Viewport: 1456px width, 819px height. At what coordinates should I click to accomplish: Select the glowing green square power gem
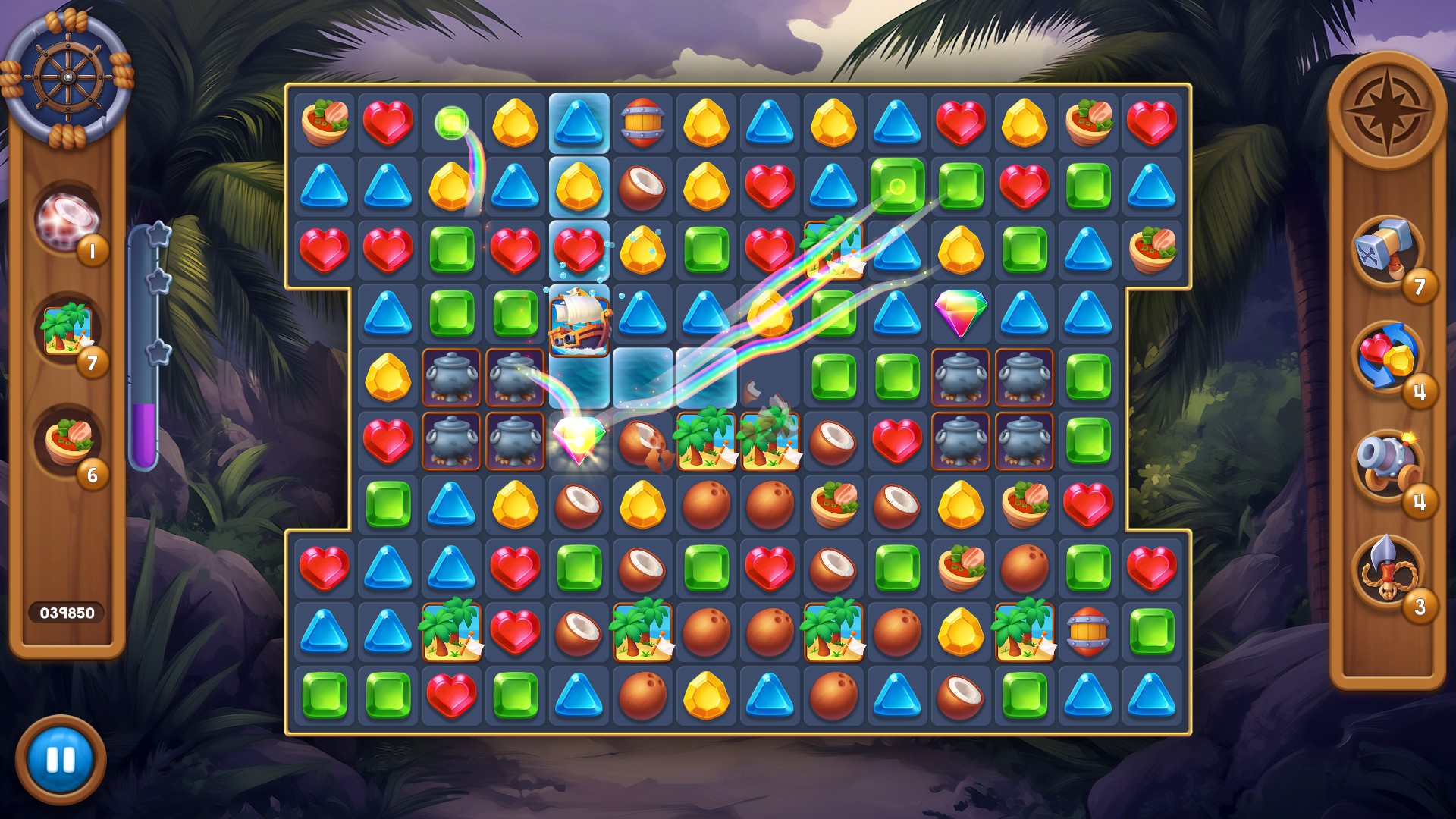pos(897,186)
